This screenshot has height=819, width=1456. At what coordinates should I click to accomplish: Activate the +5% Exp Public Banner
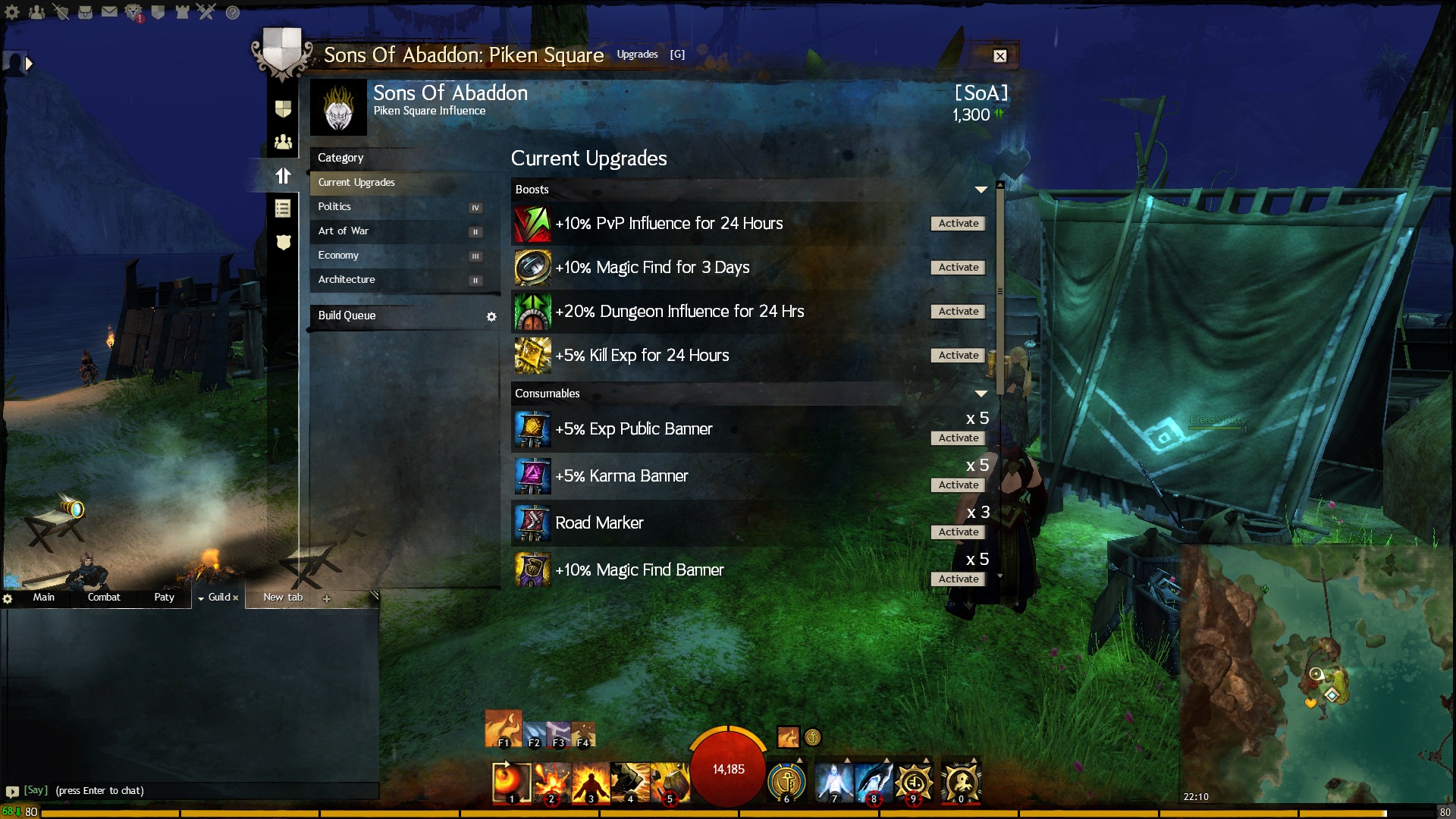[x=958, y=438]
